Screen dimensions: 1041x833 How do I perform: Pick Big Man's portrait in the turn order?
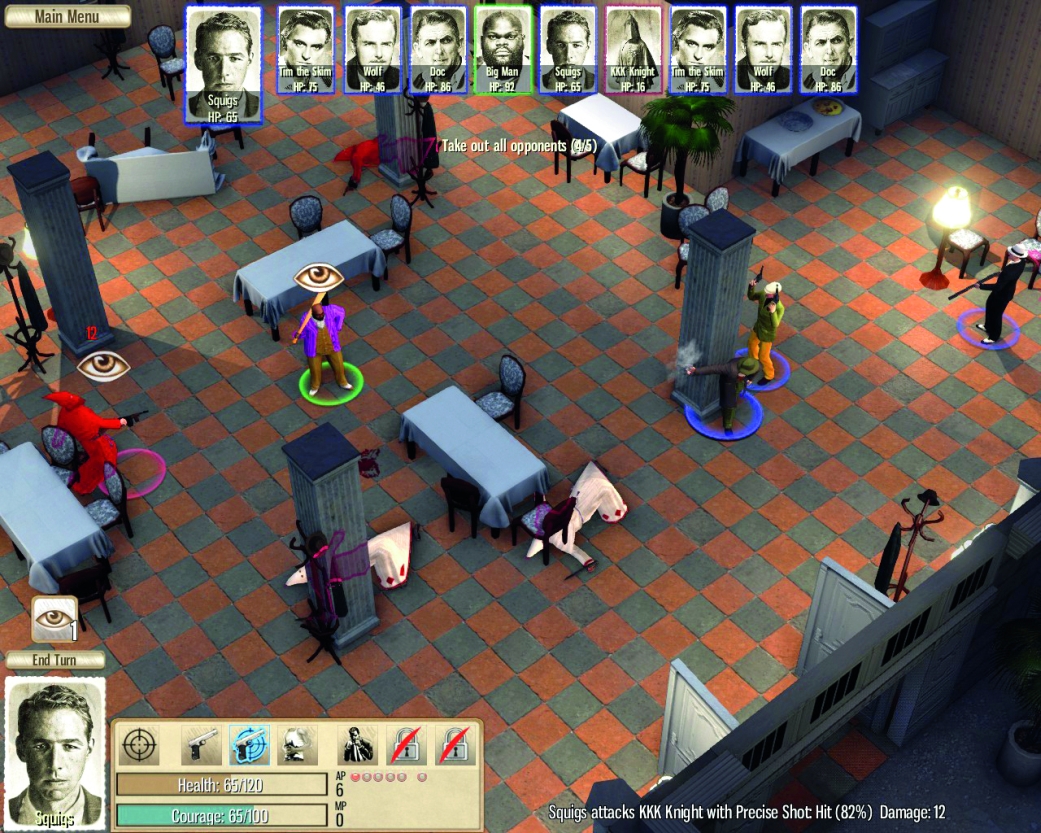(x=504, y=50)
